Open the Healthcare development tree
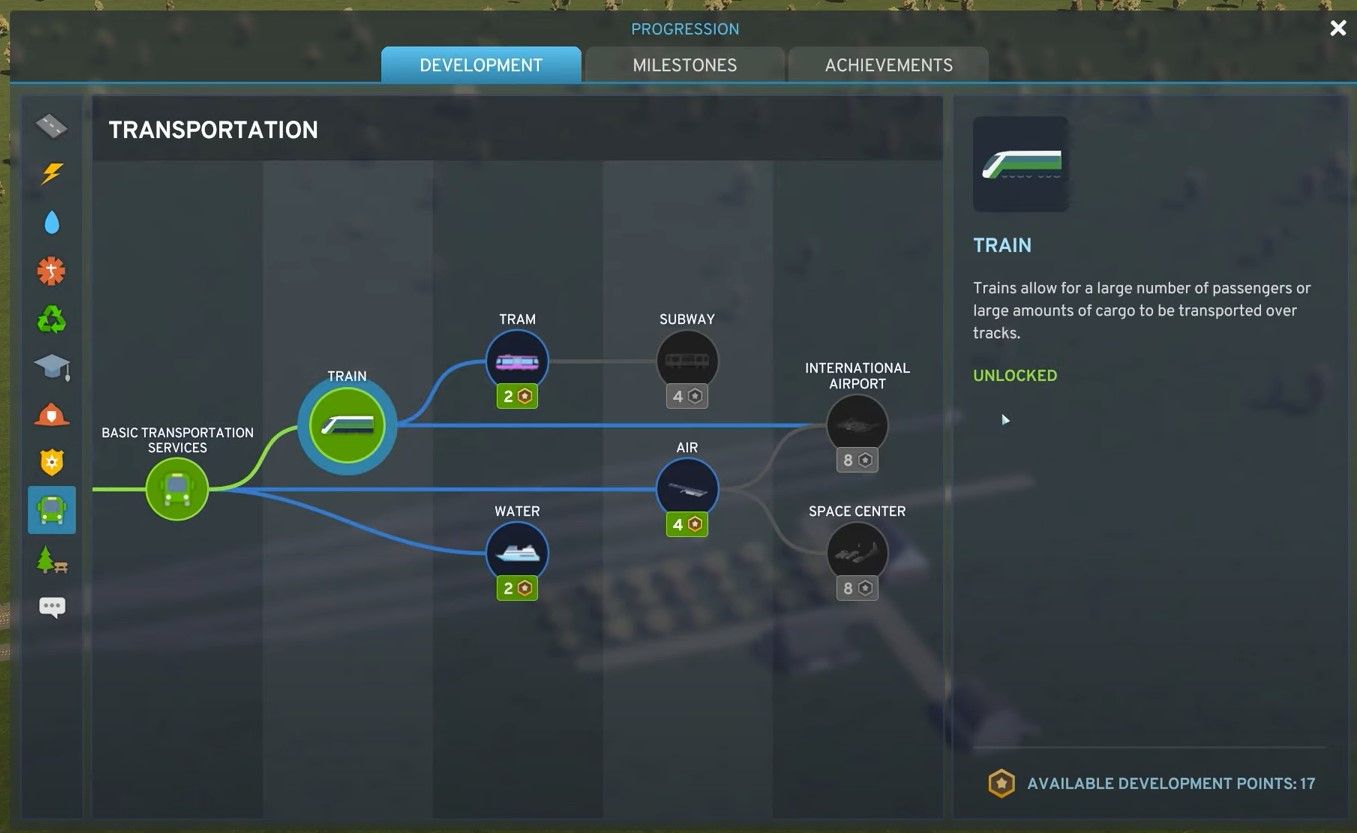 pos(51,270)
